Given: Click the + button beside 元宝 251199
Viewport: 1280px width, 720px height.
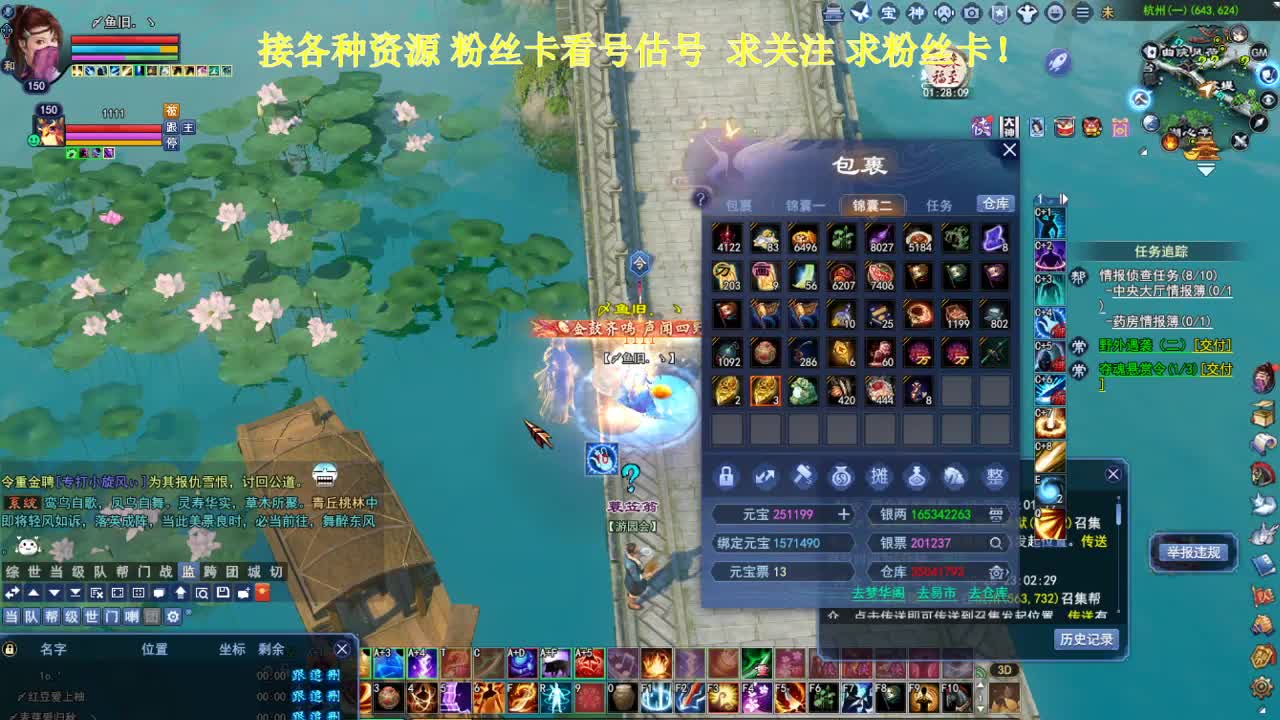Looking at the screenshot, I should click(843, 514).
